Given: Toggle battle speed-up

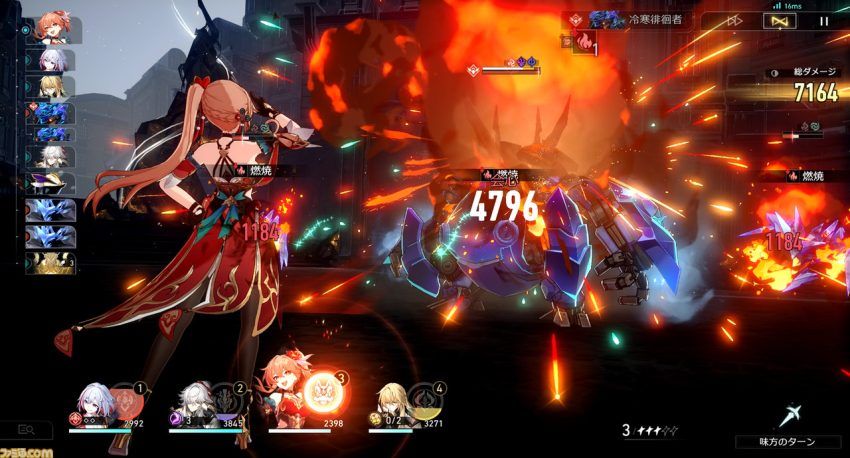Looking at the screenshot, I should pyautogui.click(x=734, y=20).
